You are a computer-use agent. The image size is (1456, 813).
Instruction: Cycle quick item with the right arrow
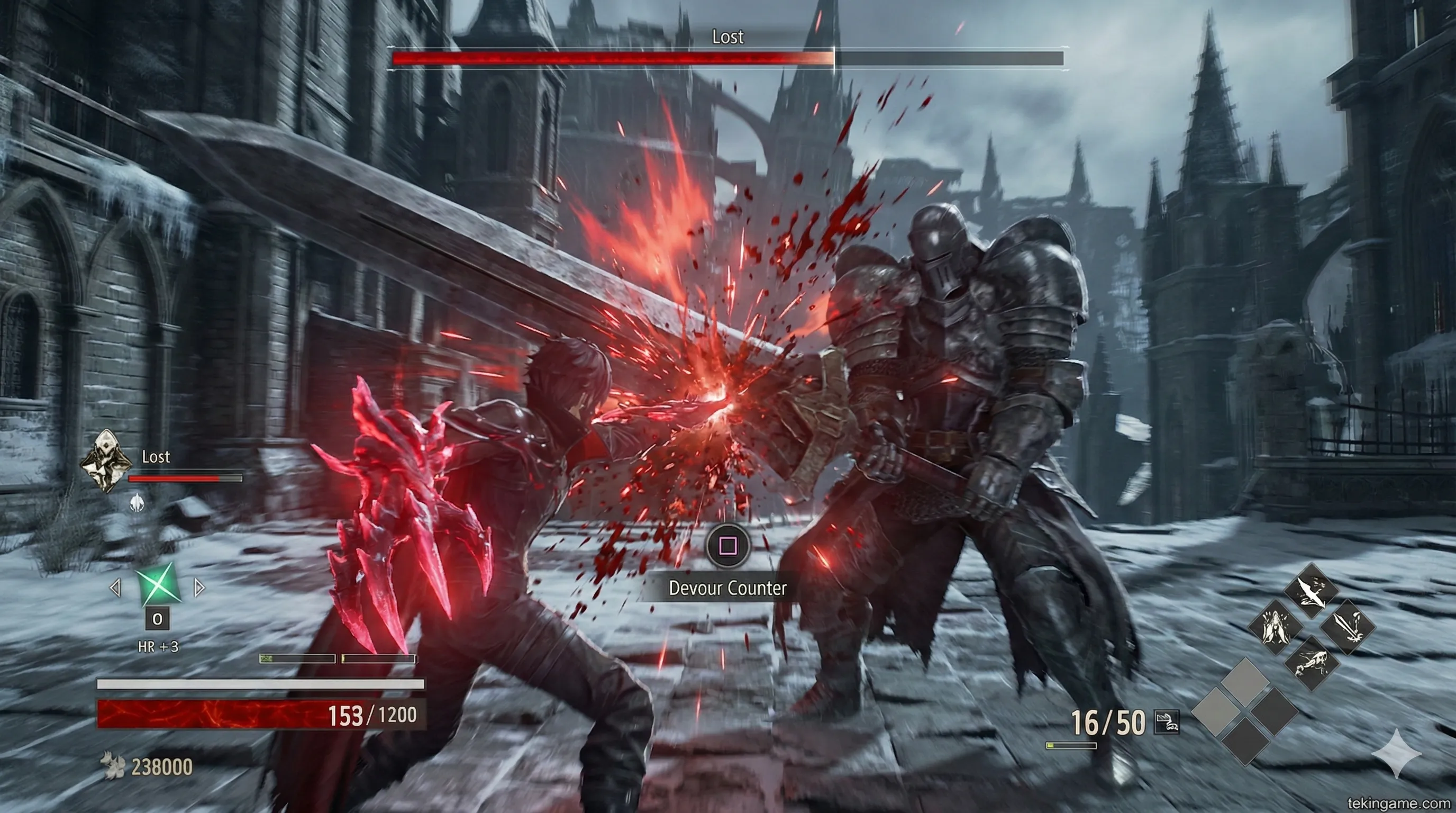(x=199, y=588)
